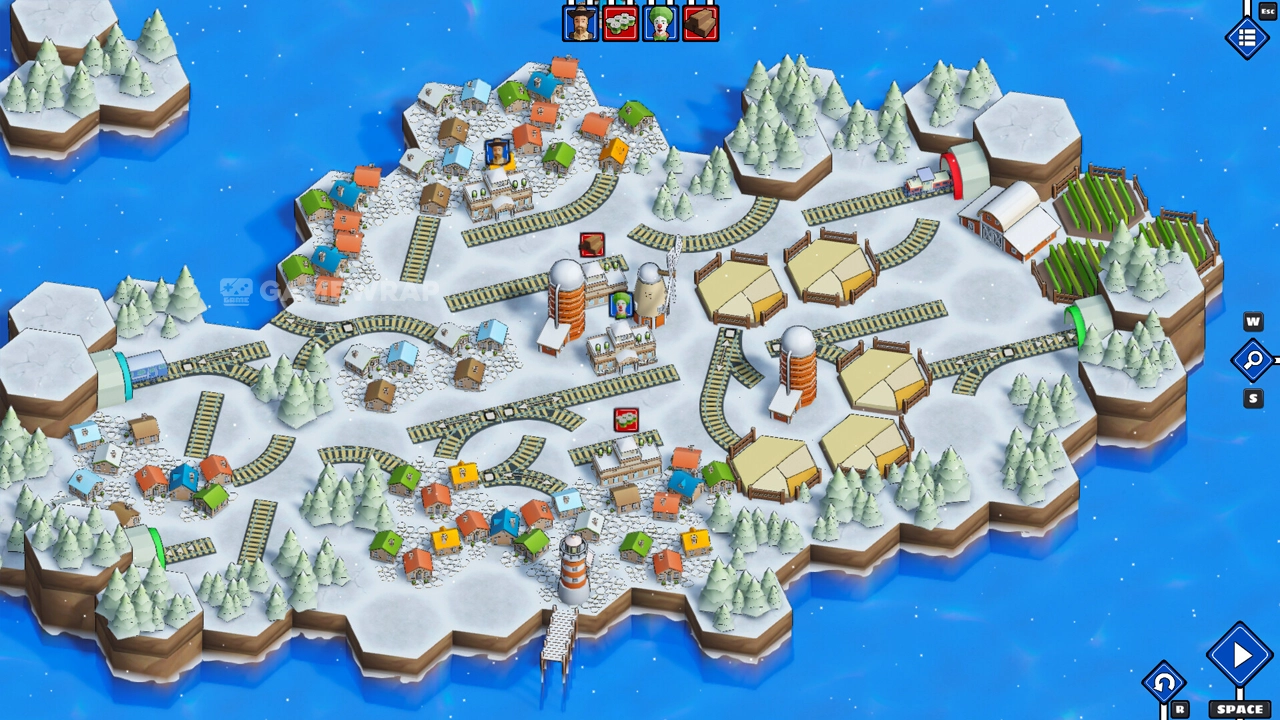This screenshot has width=1280, height=720.
Task: Pick the wooden crates cargo icon
Action: tap(700, 23)
